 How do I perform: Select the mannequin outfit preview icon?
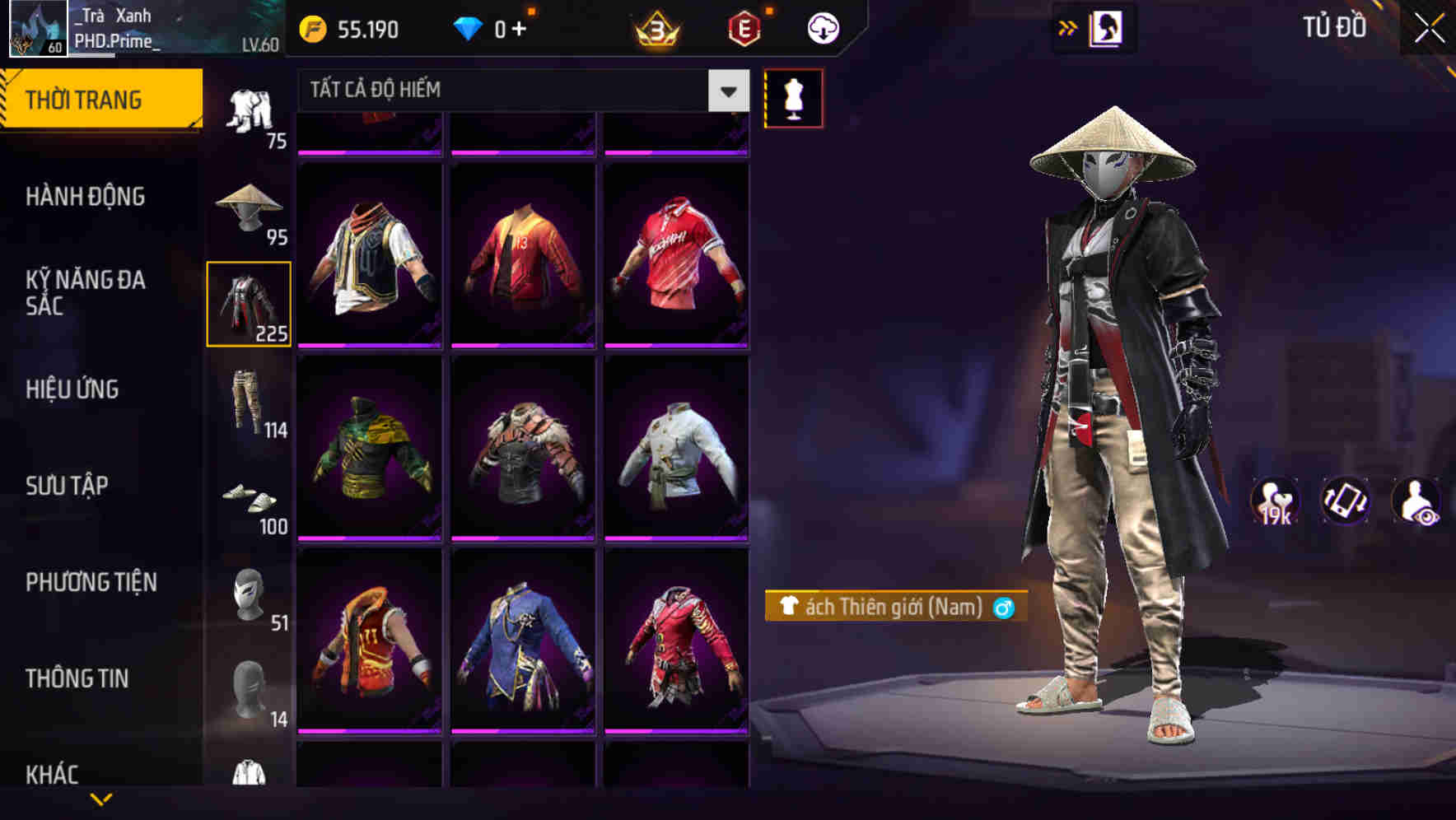(793, 97)
